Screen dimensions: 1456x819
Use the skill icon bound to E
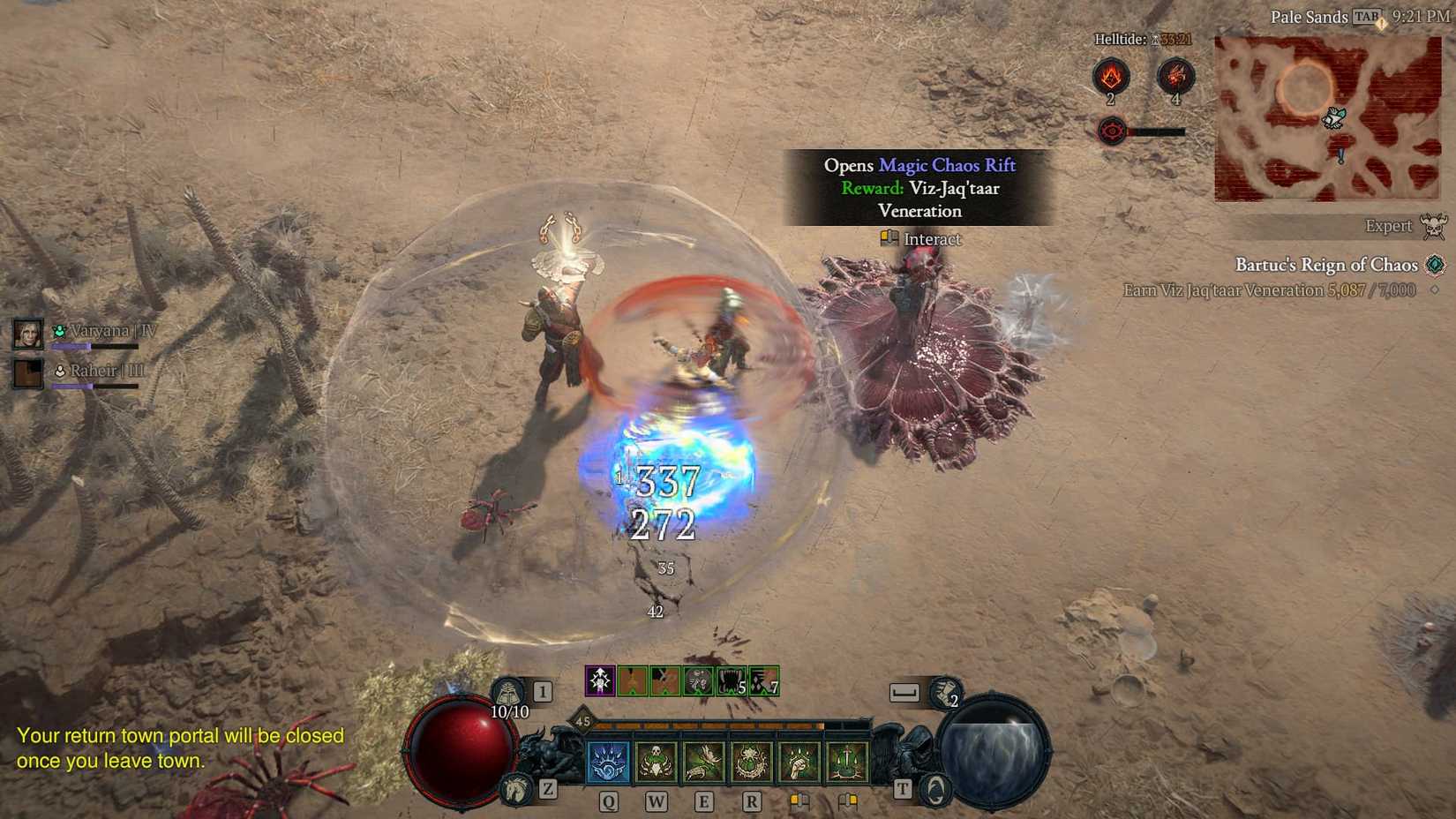point(705,763)
